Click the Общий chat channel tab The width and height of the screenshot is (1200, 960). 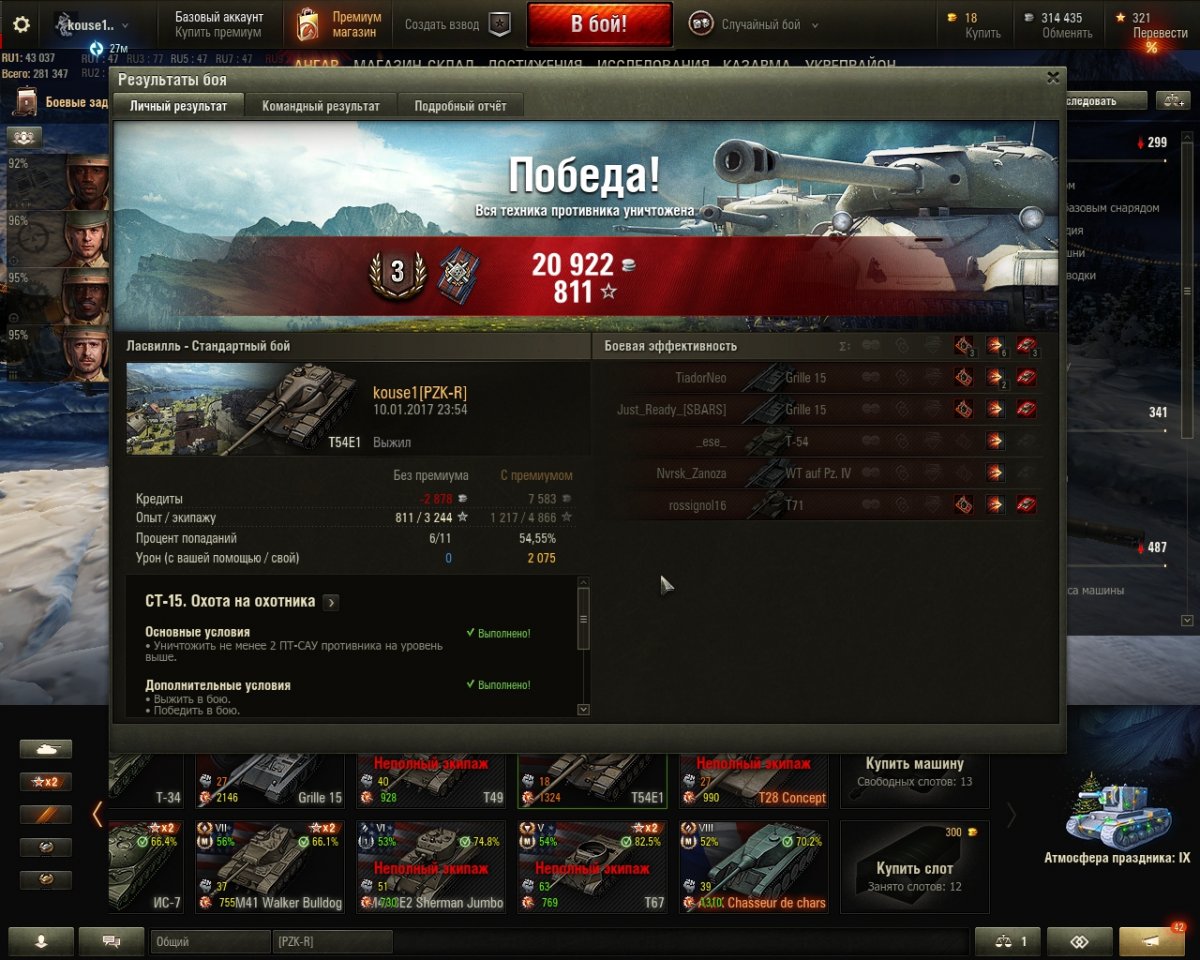pos(210,941)
